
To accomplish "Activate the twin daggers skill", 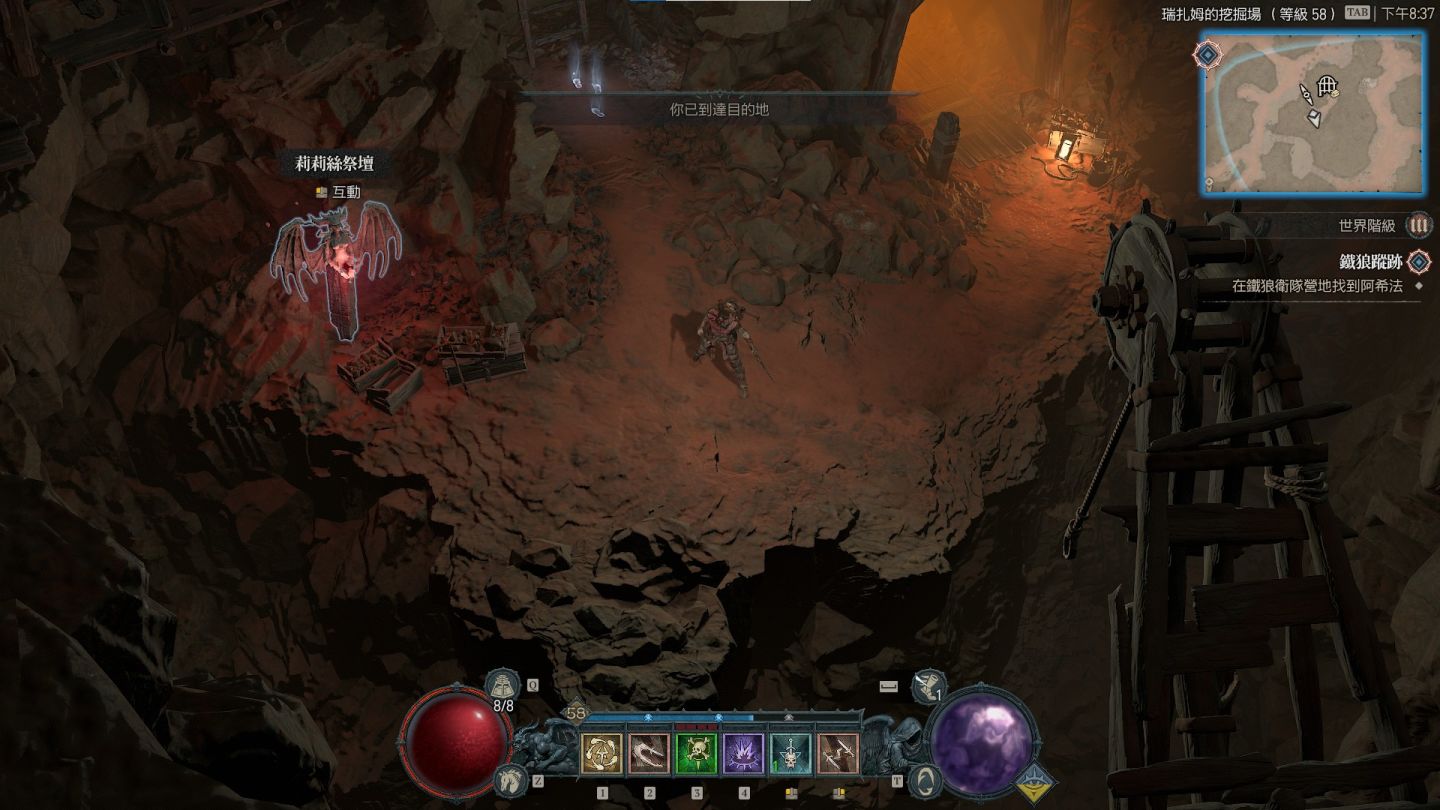I will click(837, 754).
